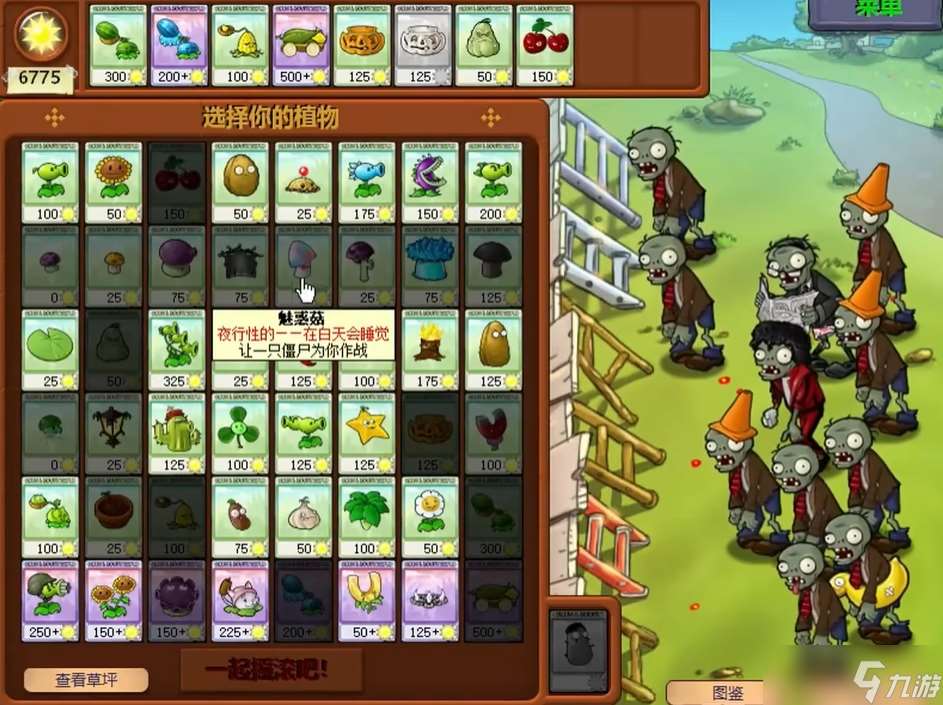Choose the Threepeater seed card

(176, 349)
